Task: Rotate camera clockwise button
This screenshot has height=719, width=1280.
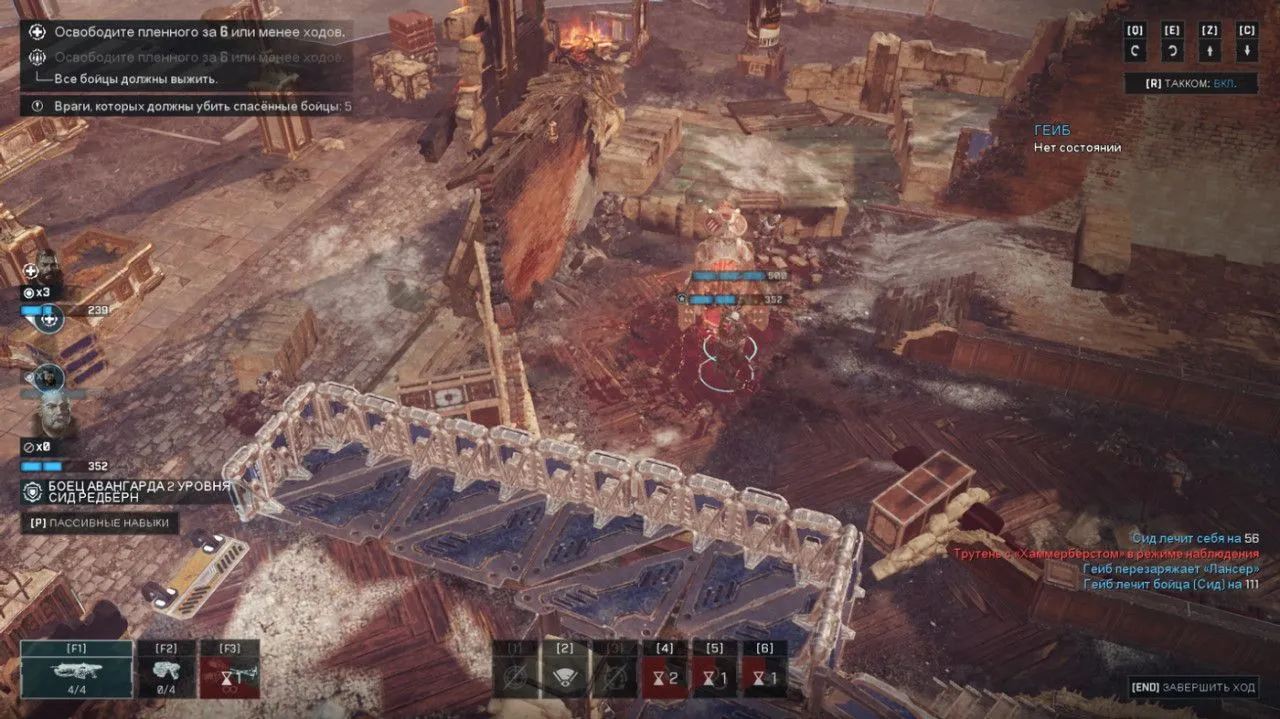Action: [x=1172, y=52]
